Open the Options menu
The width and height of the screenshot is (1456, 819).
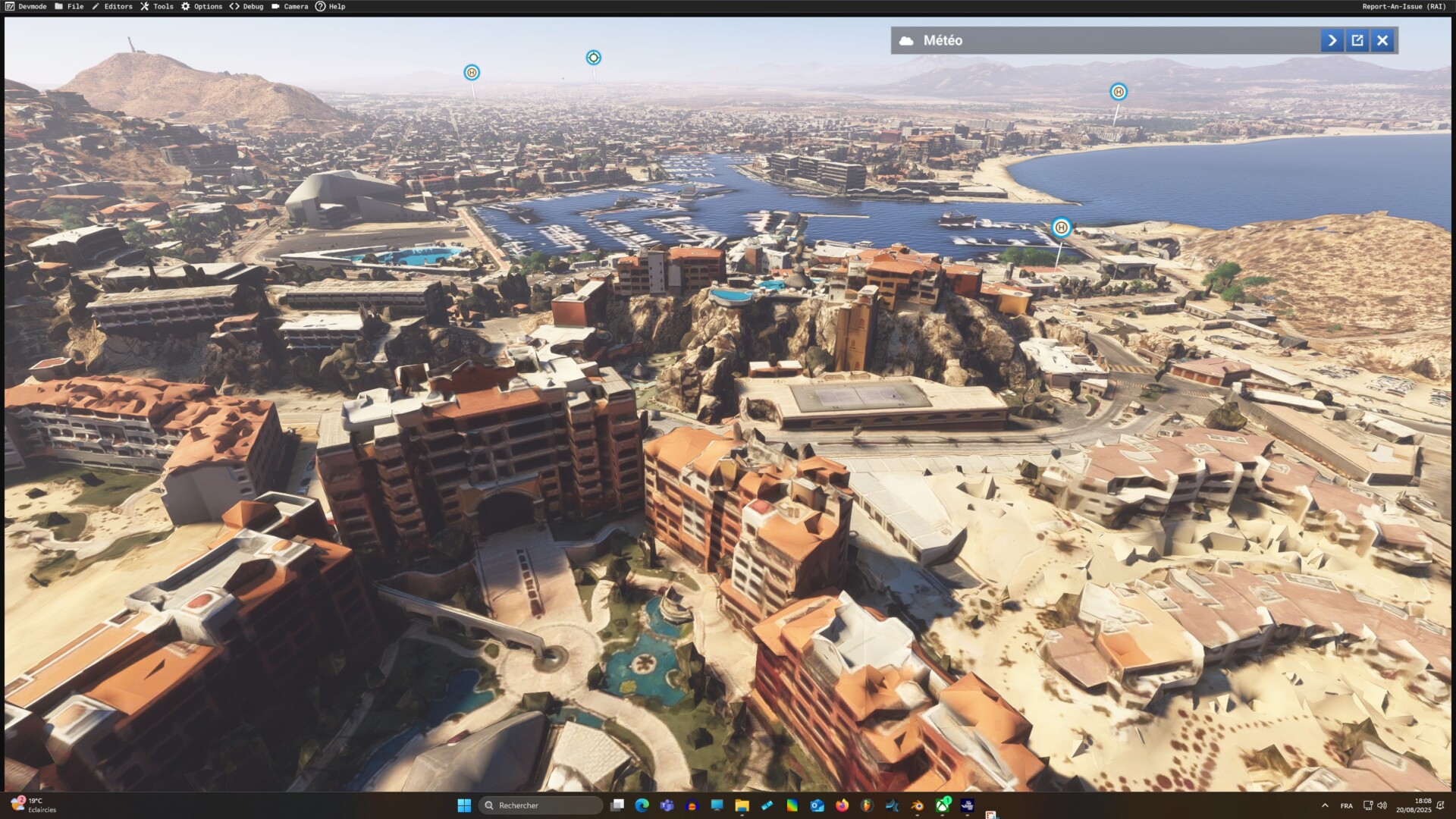click(x=202, y=6)
